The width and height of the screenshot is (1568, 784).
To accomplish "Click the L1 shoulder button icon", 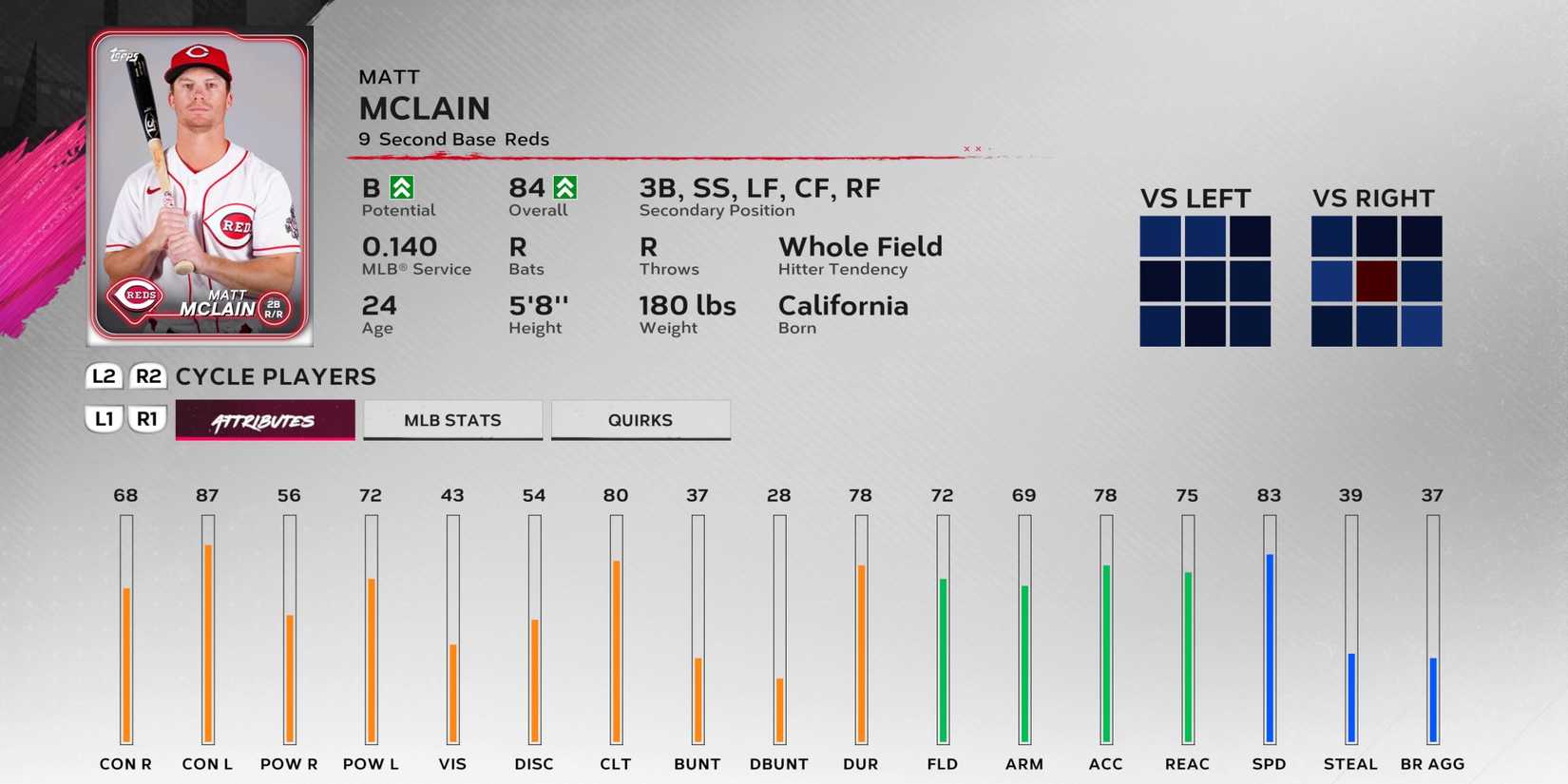I will coord(105,417).
